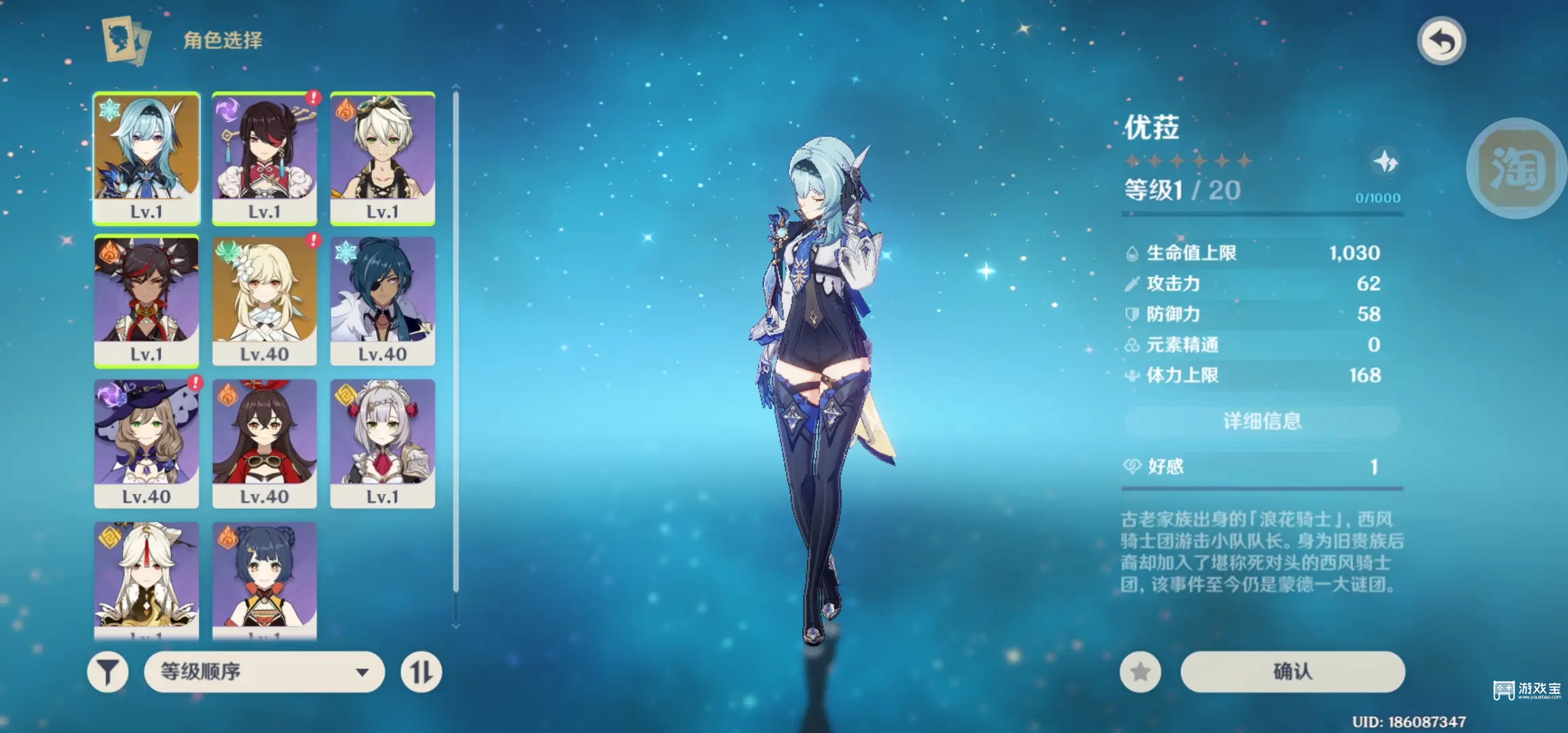The width and height of the screenshot is (1568, 733).
Task: Choose Beidou's character card
Action: pos(265,157)
